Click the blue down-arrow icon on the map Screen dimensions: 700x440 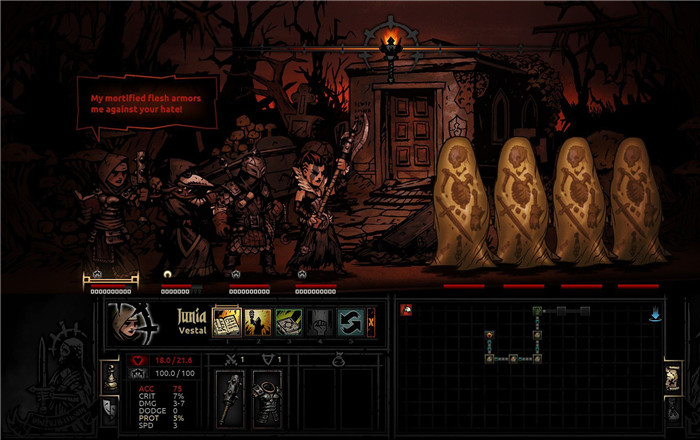click(654, 313)
